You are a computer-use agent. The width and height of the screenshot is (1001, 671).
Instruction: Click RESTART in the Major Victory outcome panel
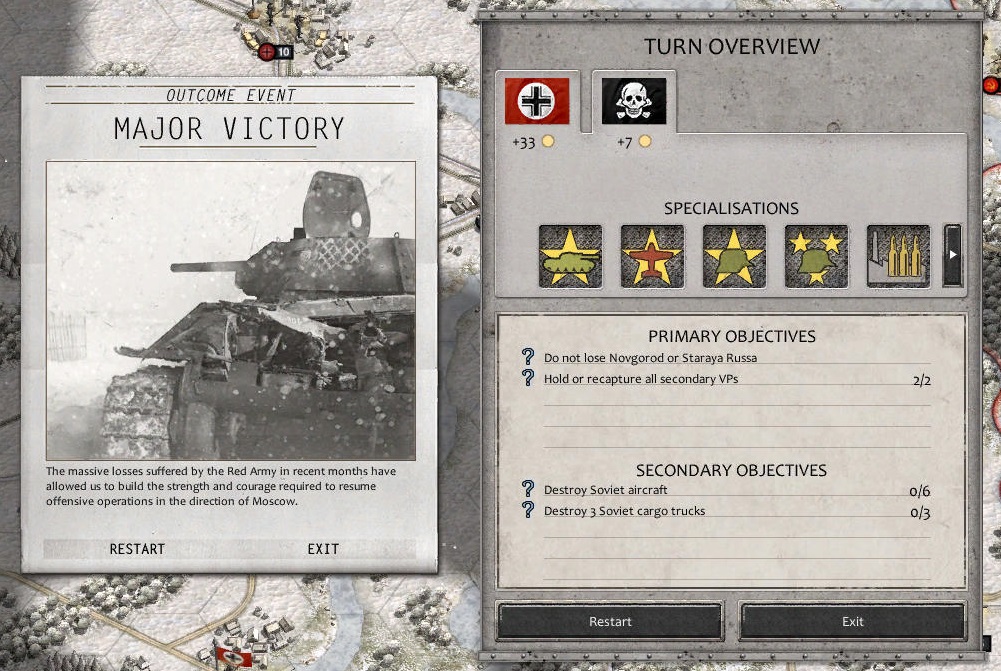point(137,549)
